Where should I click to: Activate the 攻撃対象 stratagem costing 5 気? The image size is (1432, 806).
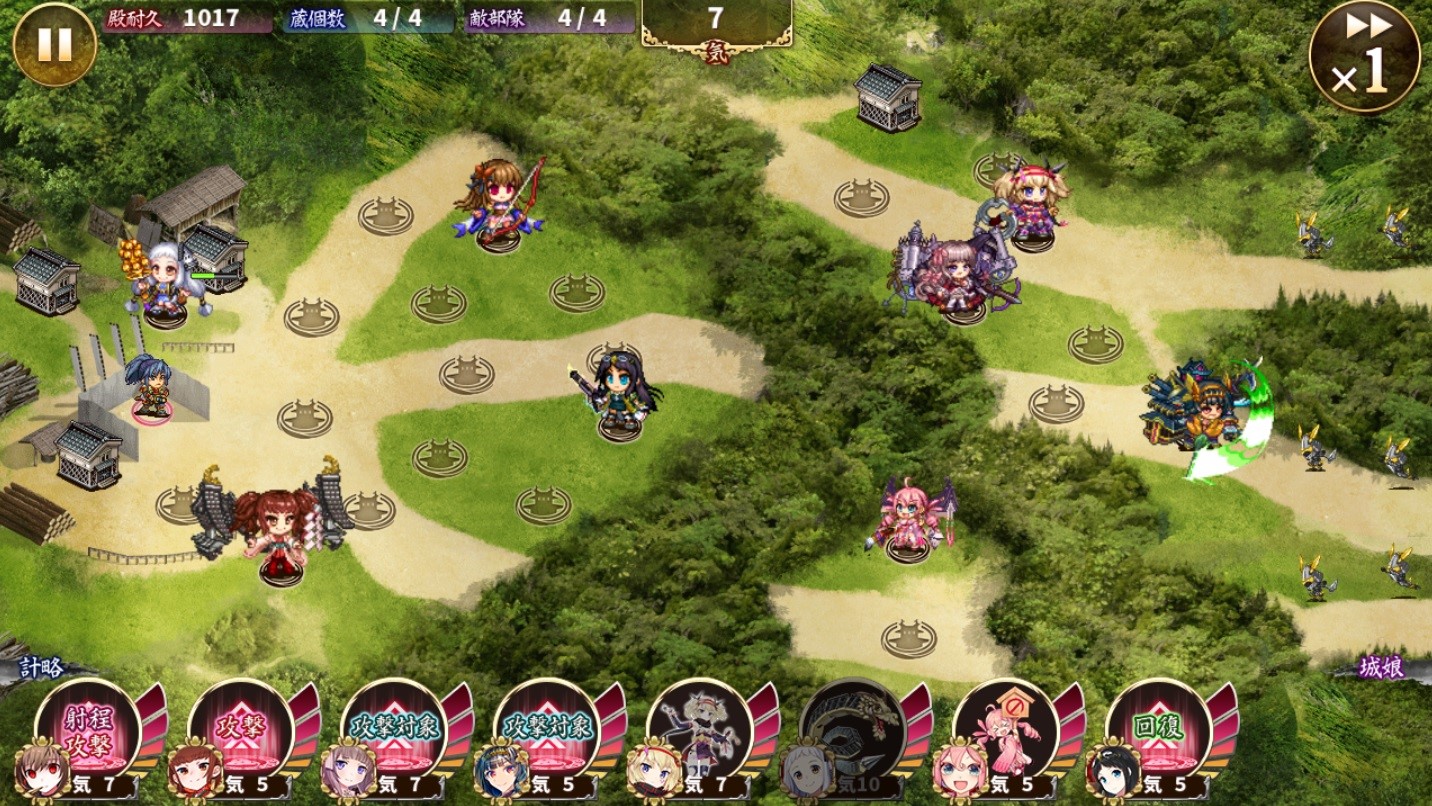546,728
